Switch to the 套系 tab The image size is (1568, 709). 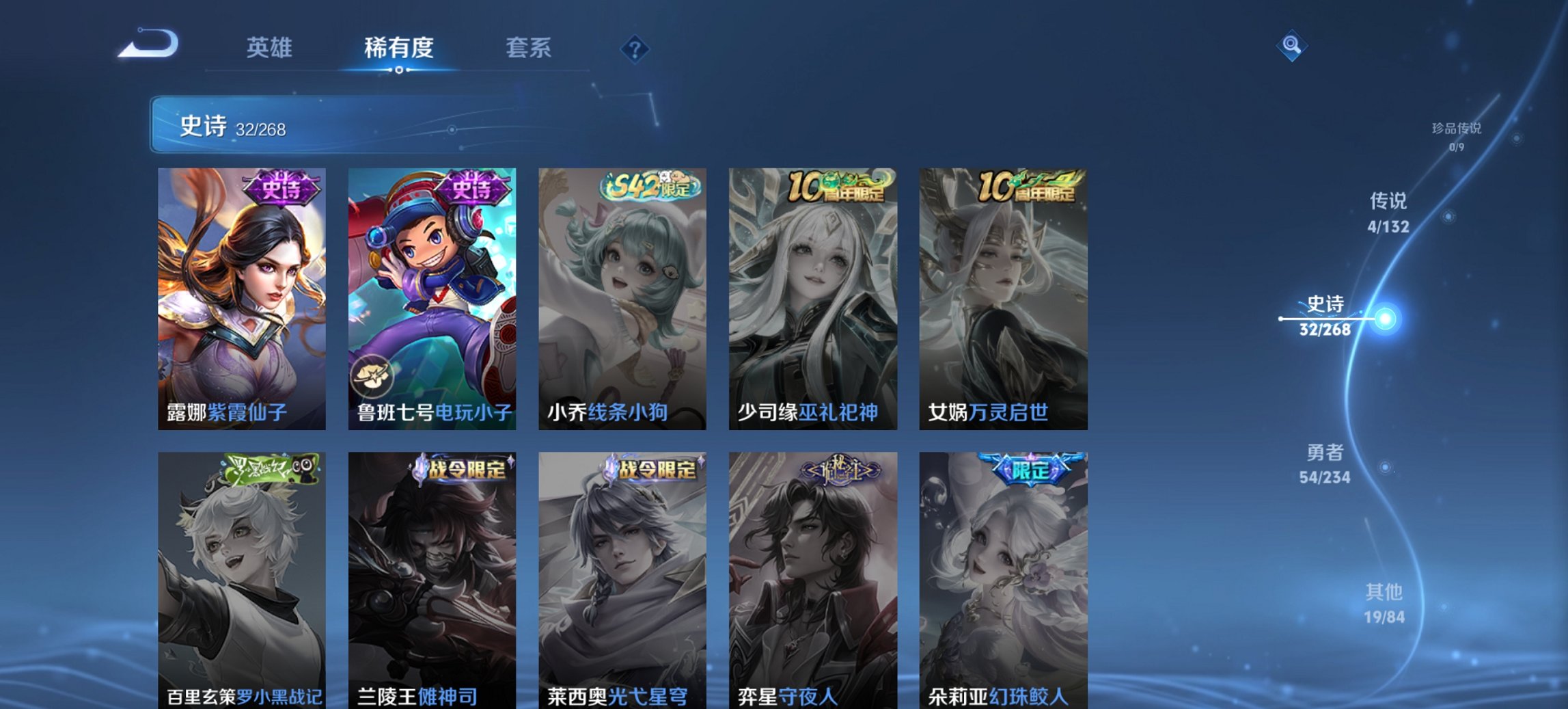527,49
